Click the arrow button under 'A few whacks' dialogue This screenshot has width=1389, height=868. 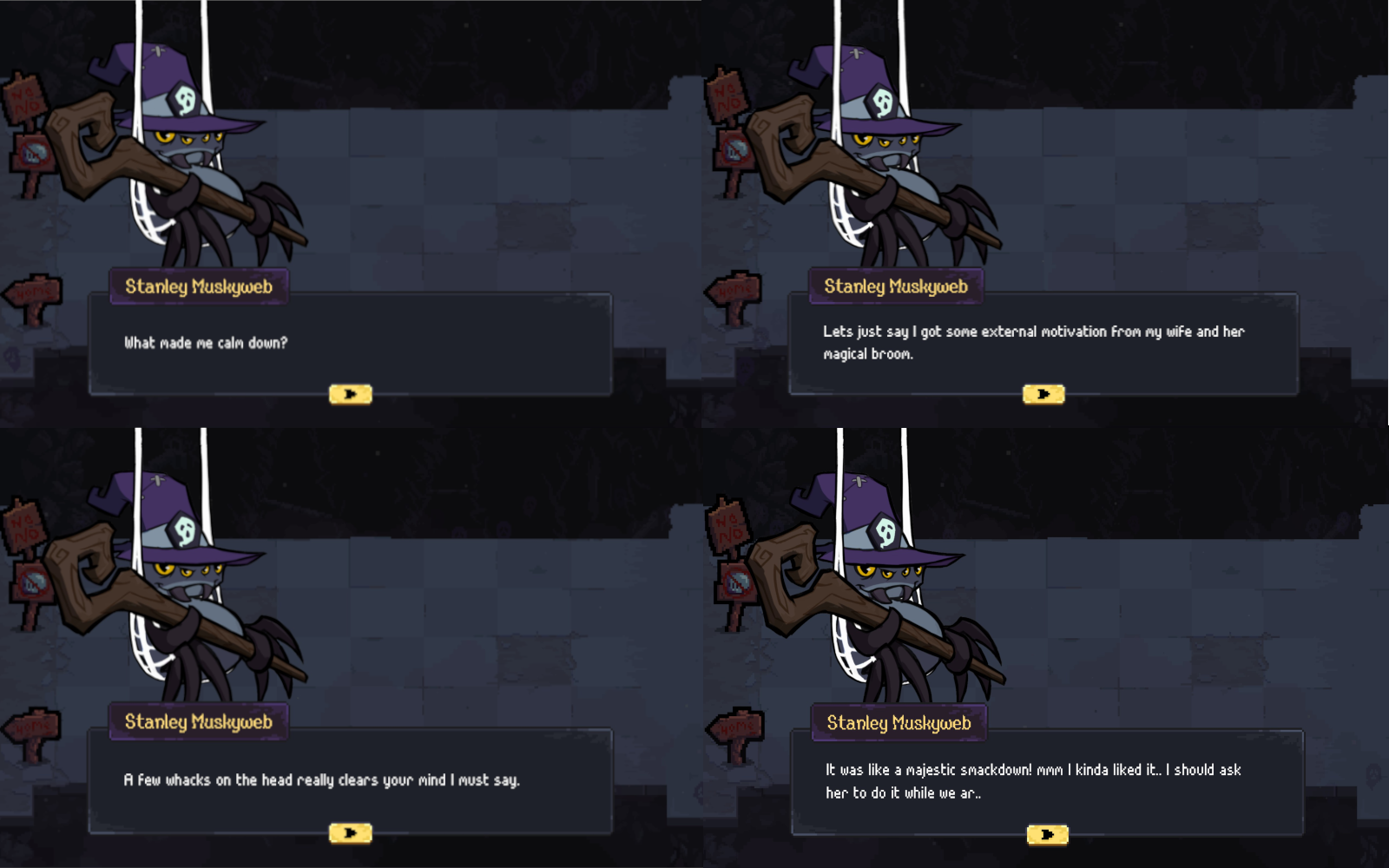click(x=351, y=832)
